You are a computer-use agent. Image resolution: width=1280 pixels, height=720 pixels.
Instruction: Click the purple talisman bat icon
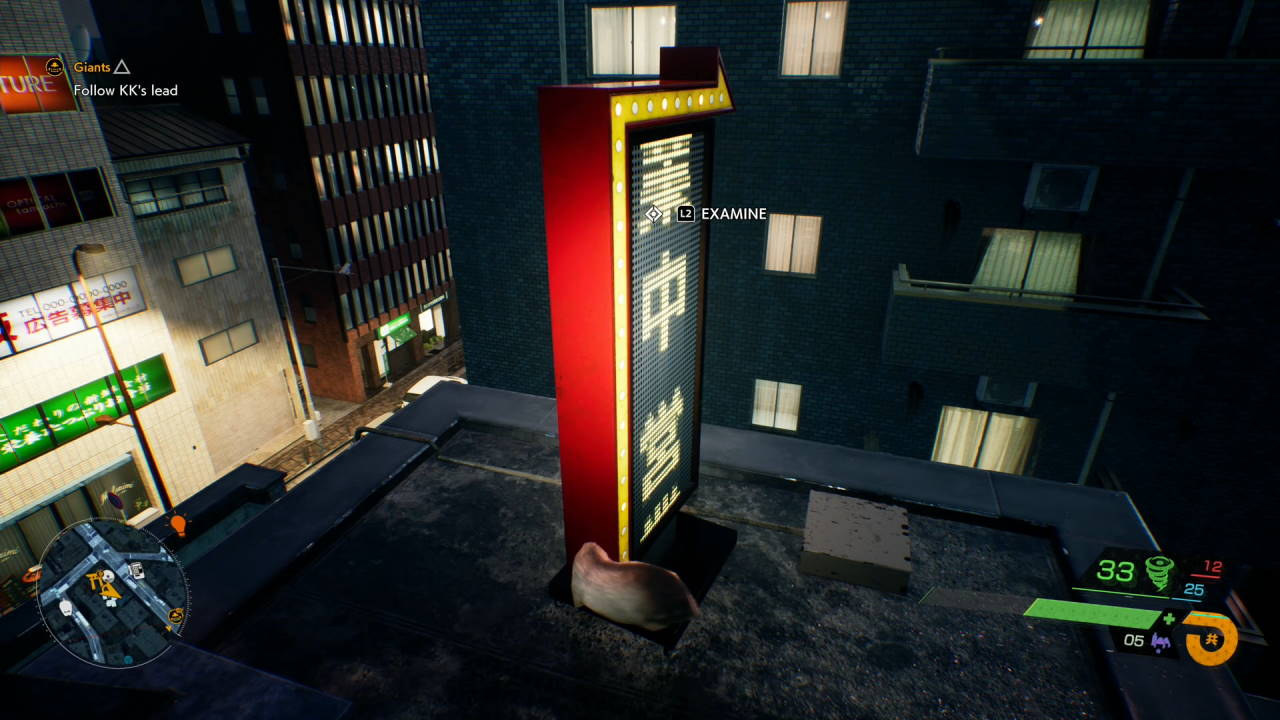(1161, 643)
